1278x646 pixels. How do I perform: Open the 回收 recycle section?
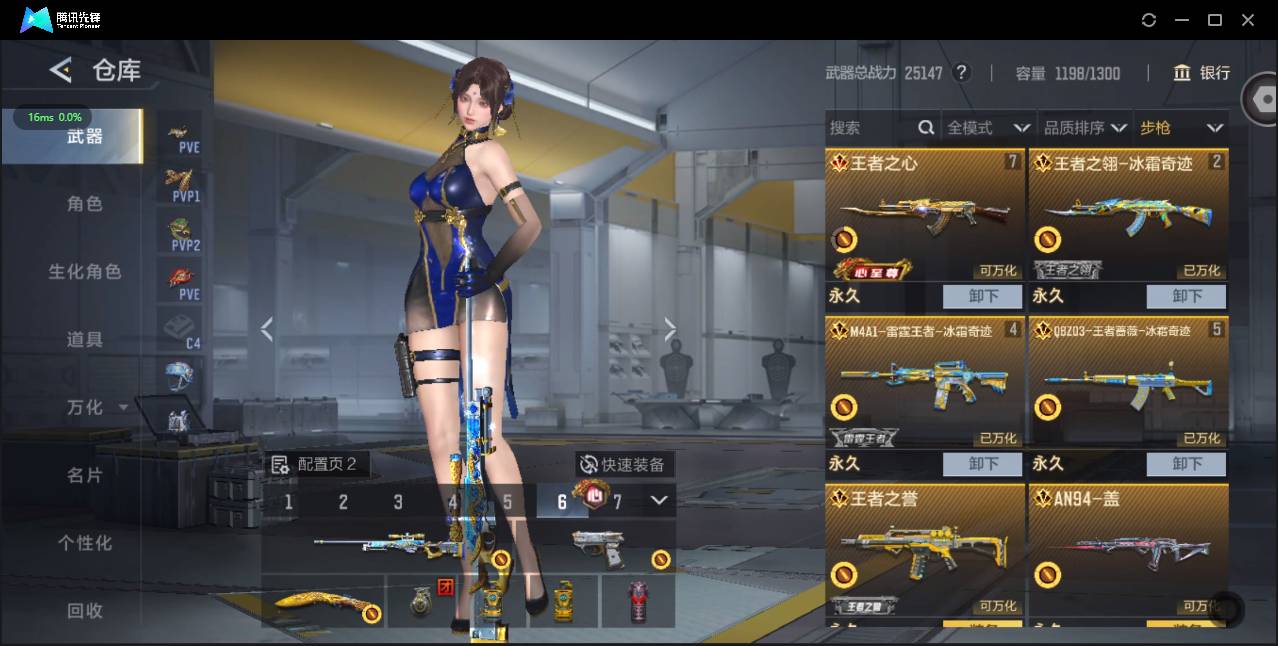click(x=85, y=610)
